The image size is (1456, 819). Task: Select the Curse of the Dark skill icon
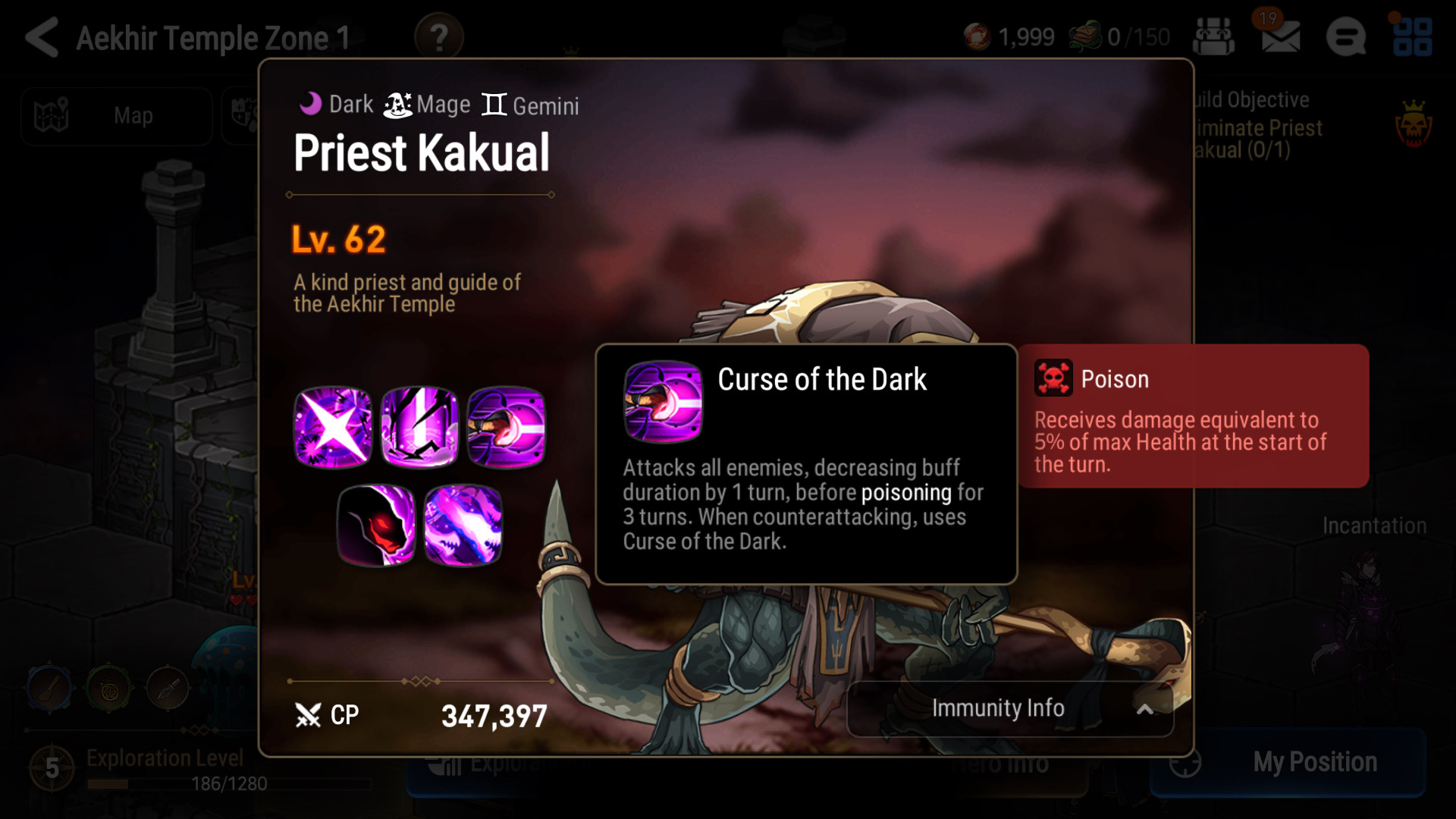(506, 427)
